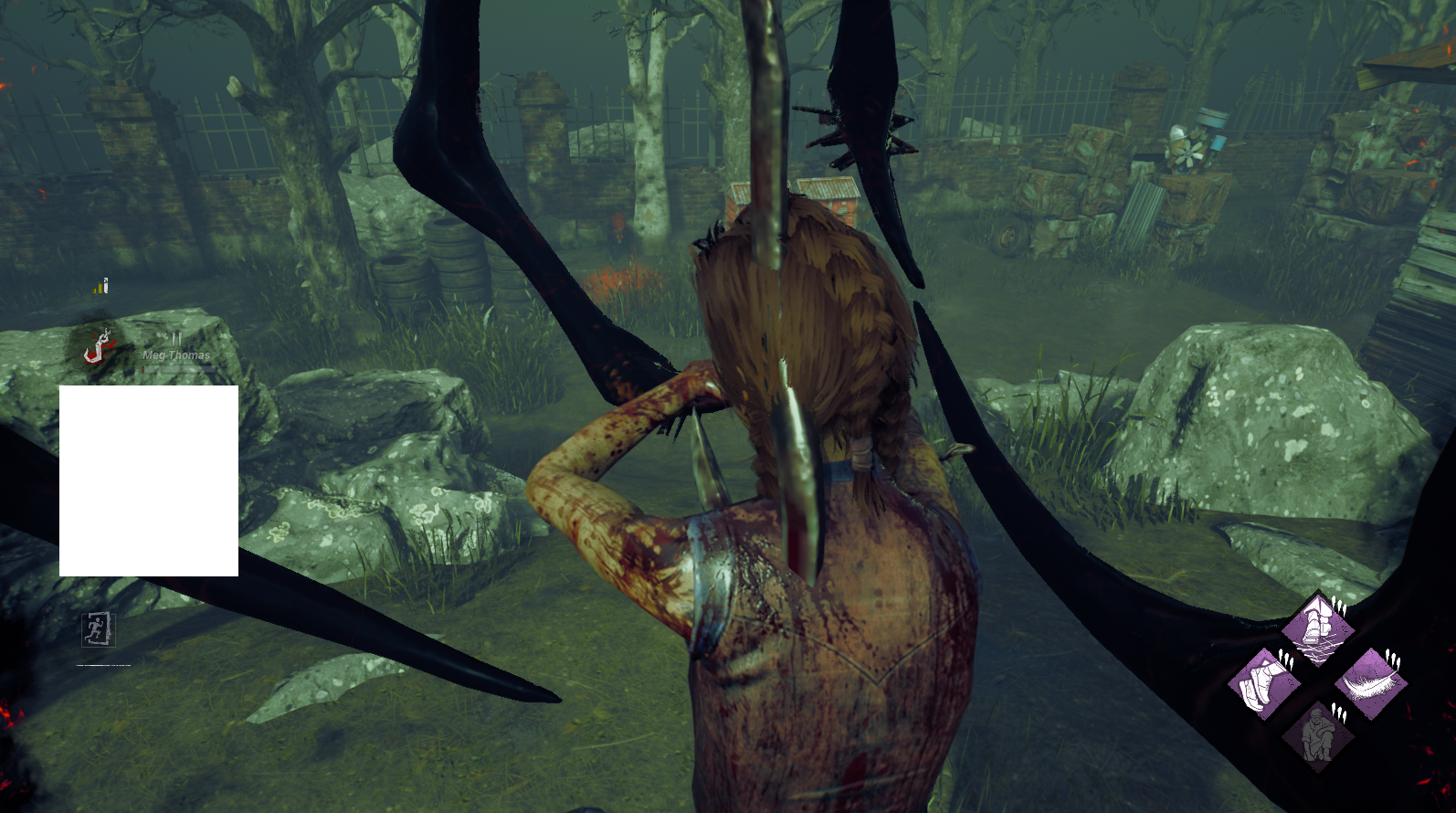Click the large white square panel
Image resolution: width=1456 pixels, height=813 pixels.
pyautogui.click(x=149, y=480)
